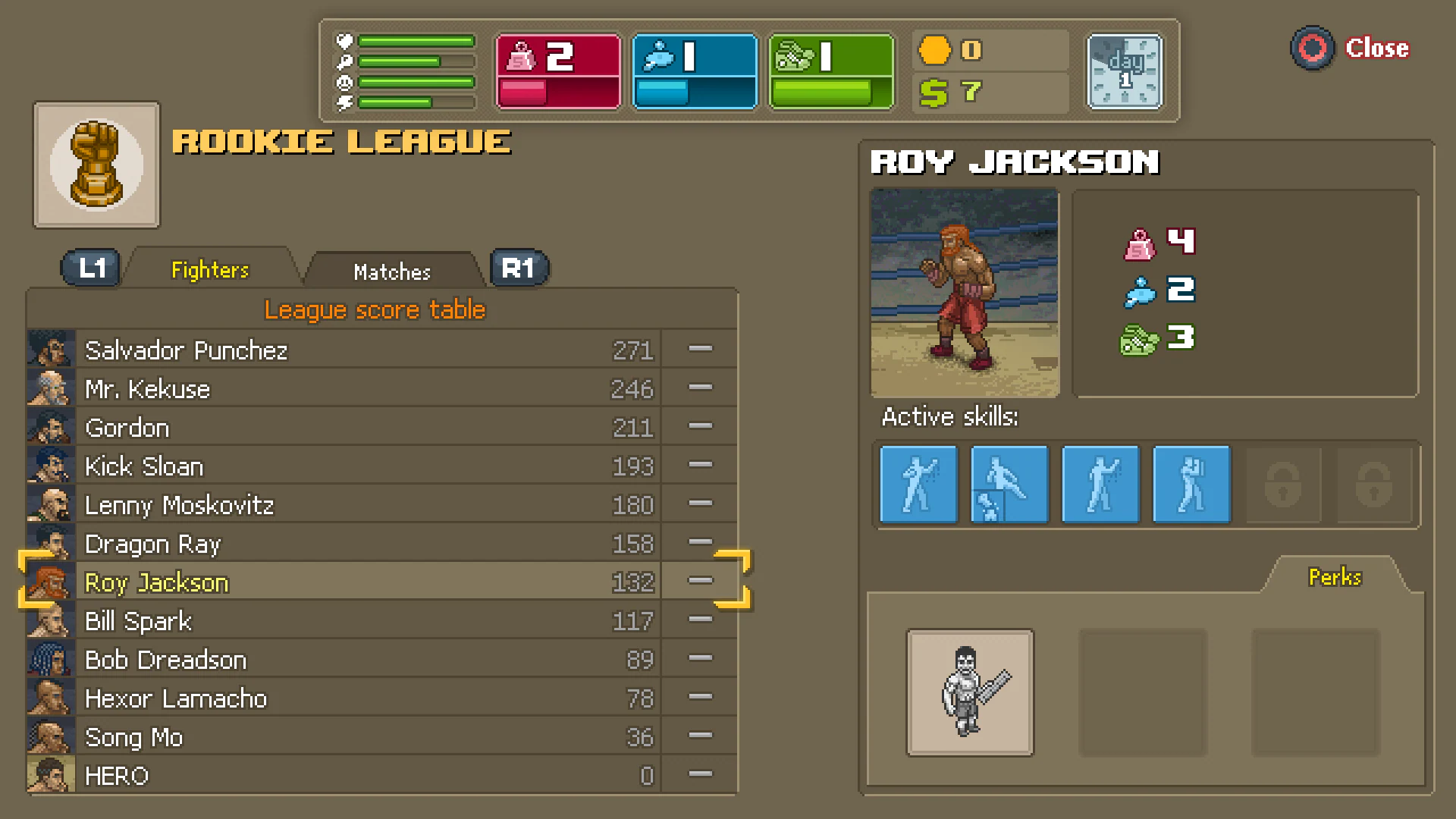Switch to the Matches tab
Screen dimensions: 1456x819
coord(391,271)
